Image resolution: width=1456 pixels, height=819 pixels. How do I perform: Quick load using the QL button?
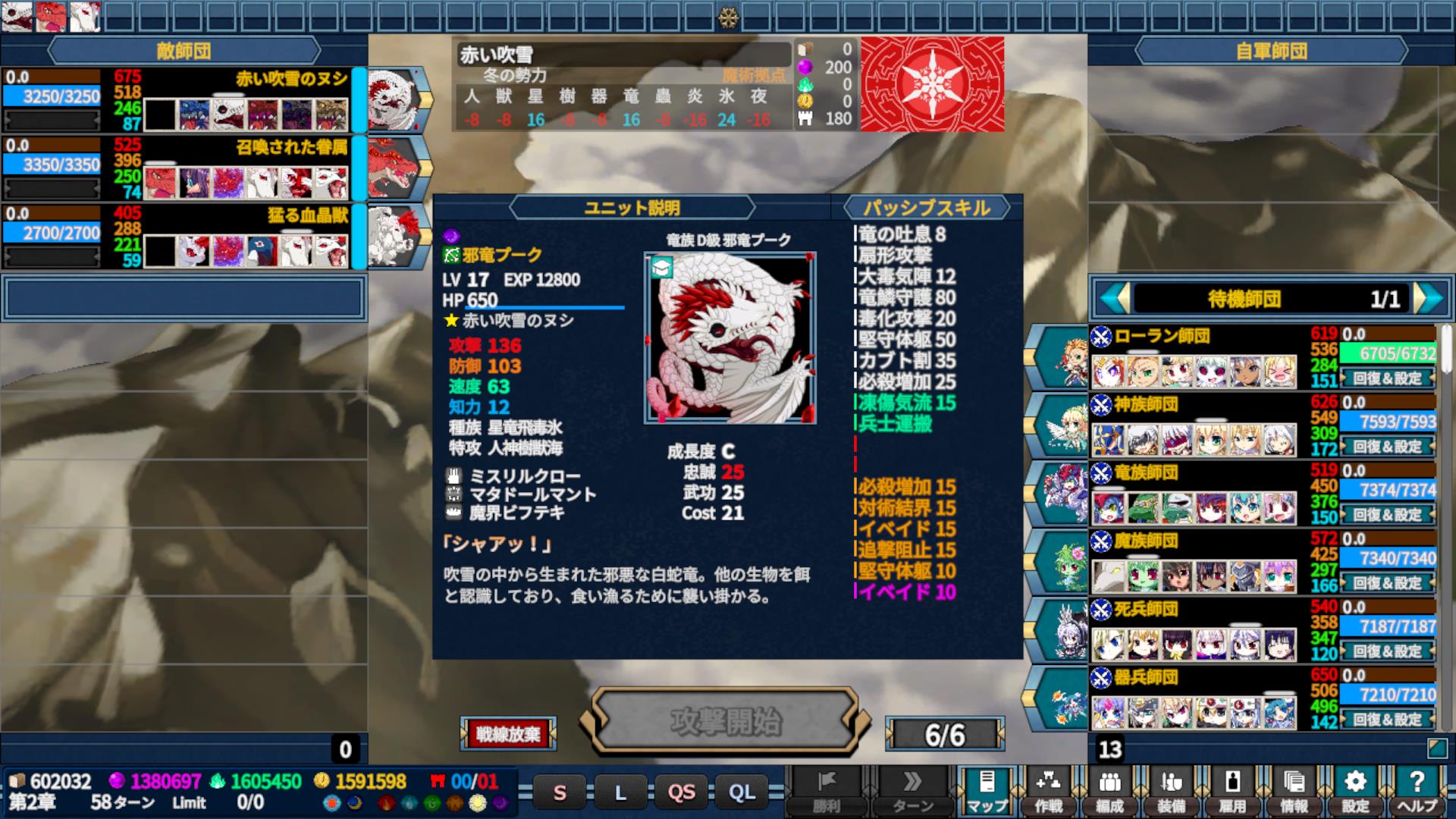tap(742, 793)
